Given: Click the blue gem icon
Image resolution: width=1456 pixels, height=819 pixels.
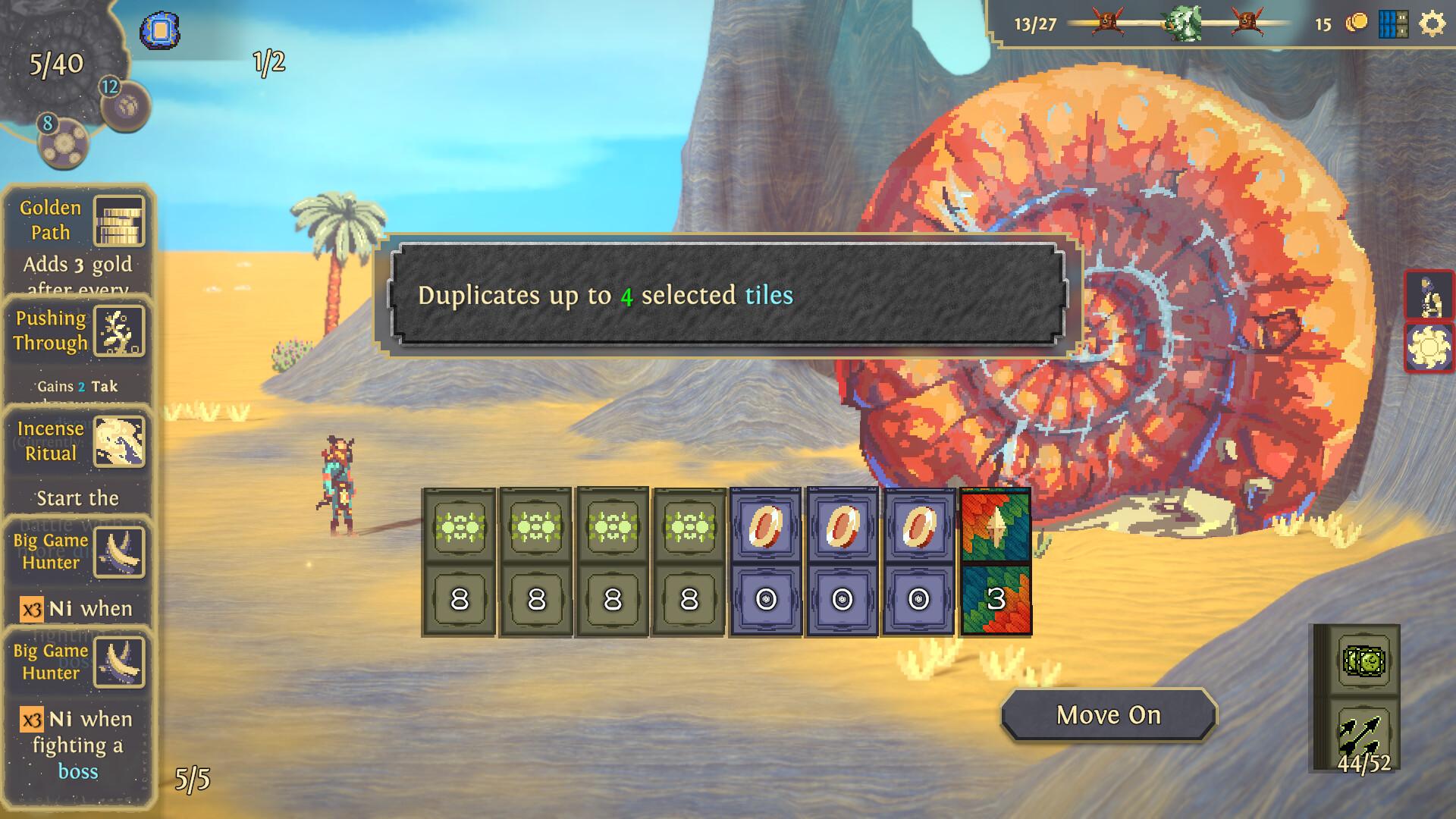Looking at the screenshot, I should [159, 31].
